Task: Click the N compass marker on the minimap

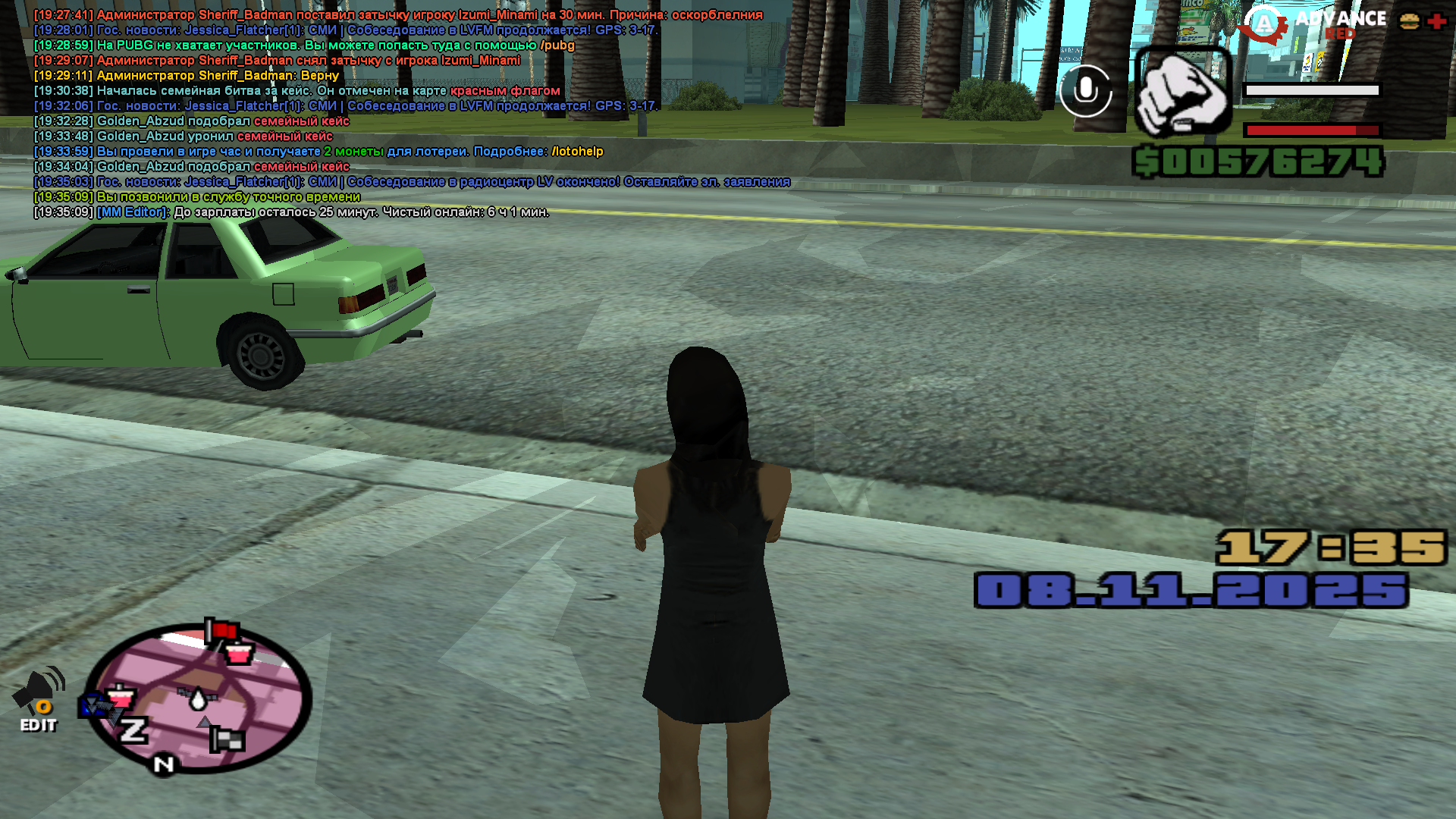Action: (x=163, y=764)
